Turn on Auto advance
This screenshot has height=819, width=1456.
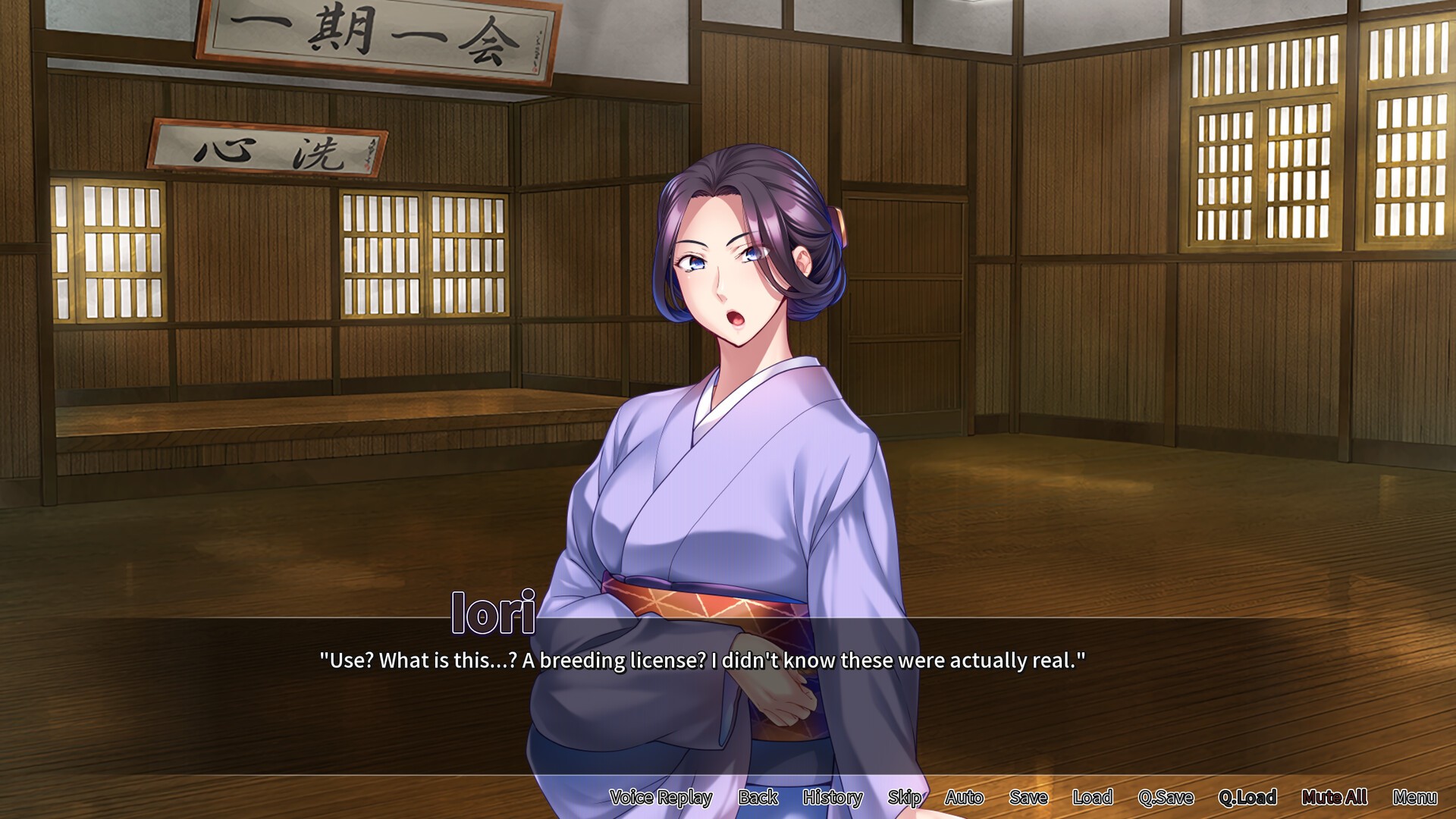click(964, 797)
